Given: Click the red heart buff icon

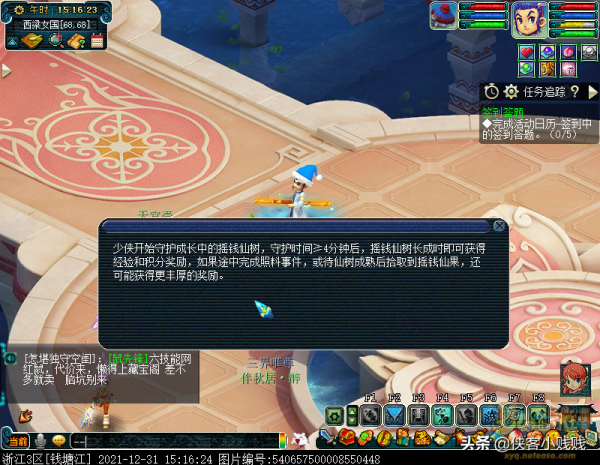Looking at the screenshot, I should pyautogui.click(x=528, y=51).
